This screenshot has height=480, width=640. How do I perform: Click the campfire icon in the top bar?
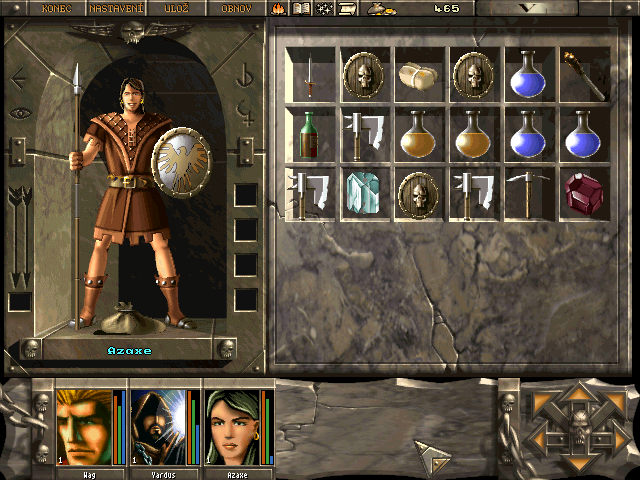click(279, 9)
